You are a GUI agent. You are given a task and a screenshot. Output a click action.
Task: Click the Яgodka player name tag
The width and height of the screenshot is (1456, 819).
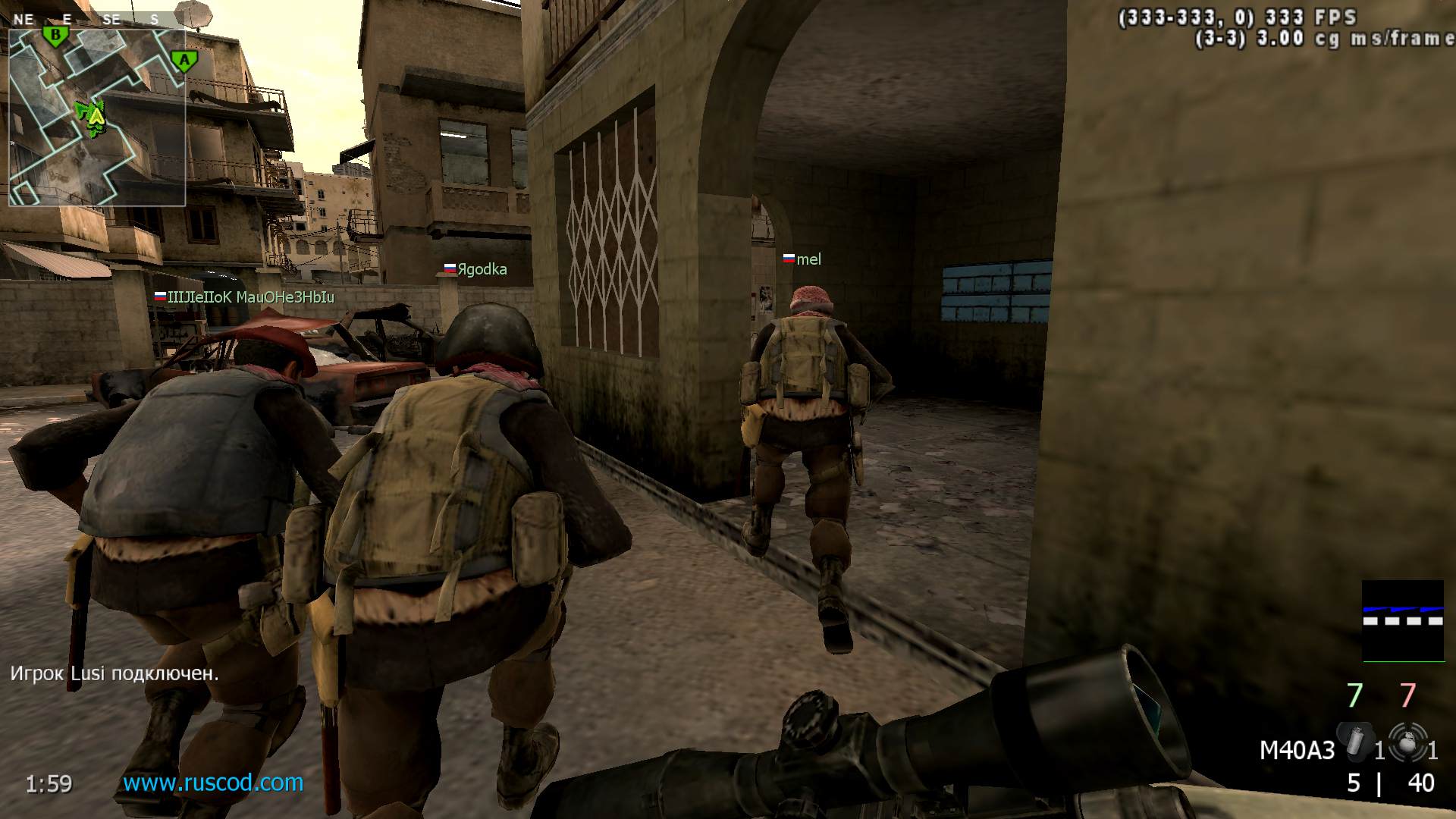[482, 269]
